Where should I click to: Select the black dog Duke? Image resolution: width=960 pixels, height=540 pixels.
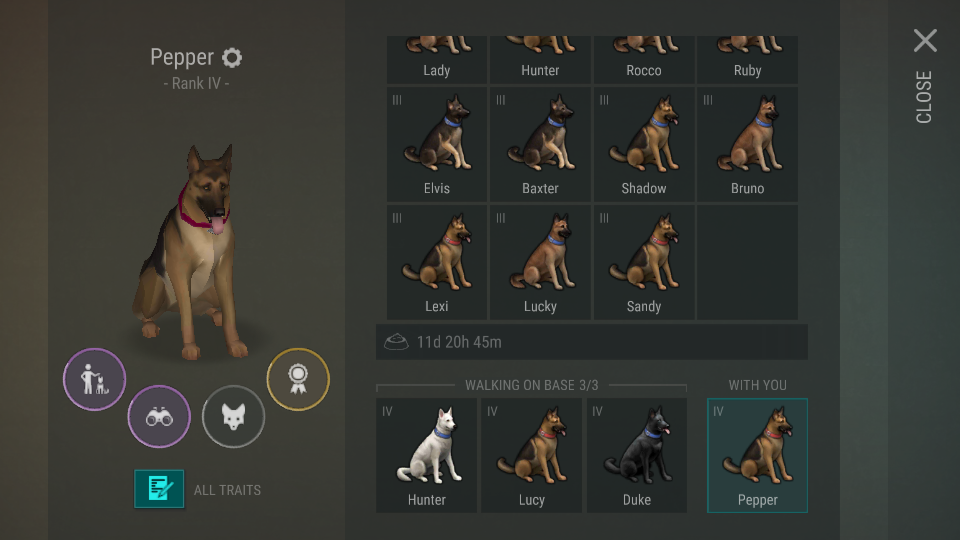pos(637,455)
